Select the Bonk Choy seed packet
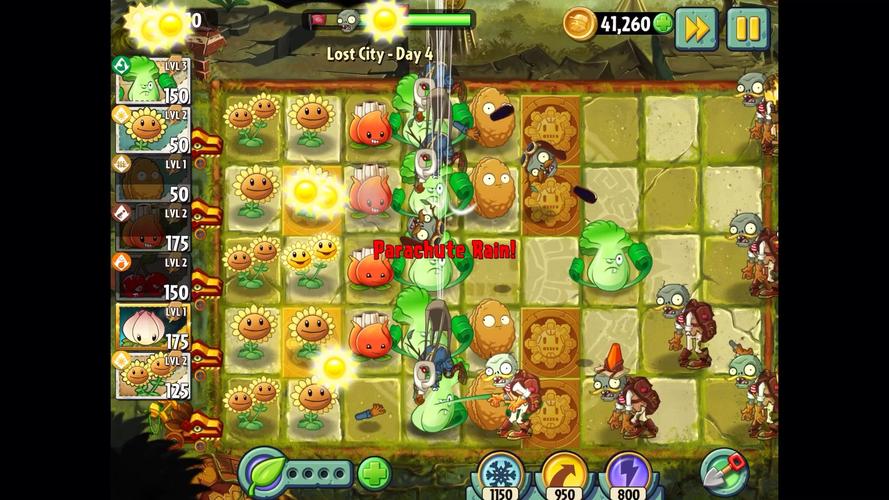889x500 pixels. 152,81
